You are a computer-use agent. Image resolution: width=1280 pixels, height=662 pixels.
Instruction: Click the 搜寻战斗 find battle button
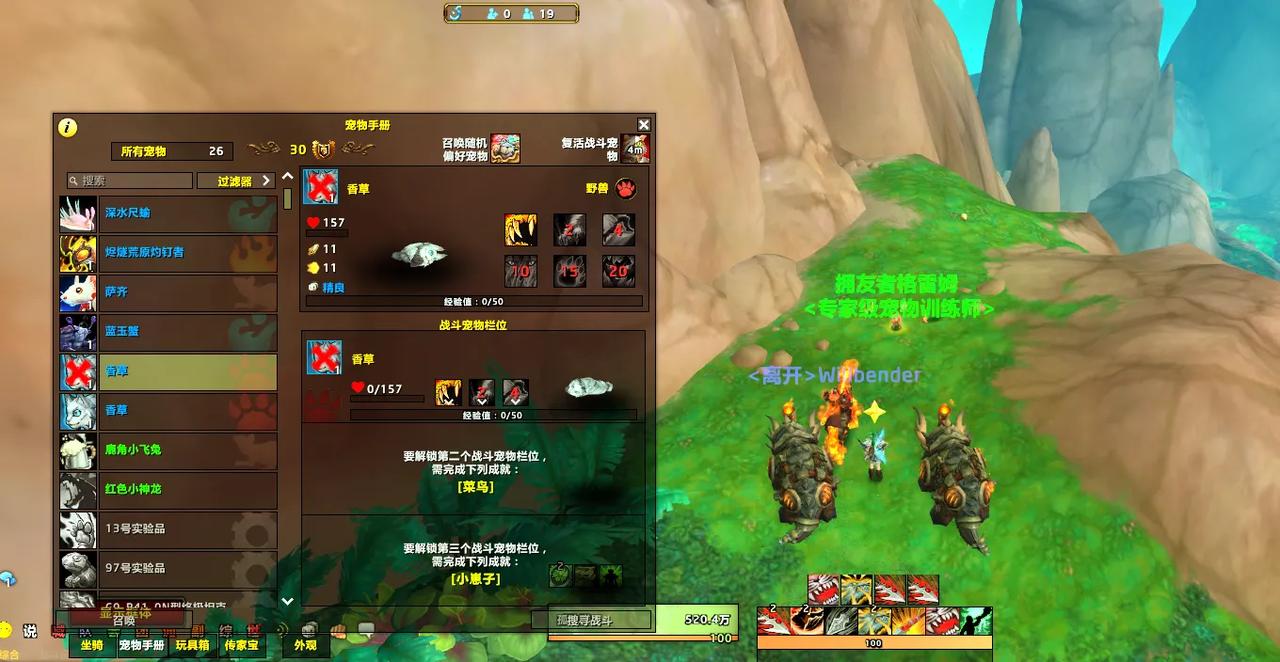(x=590, y=620)
